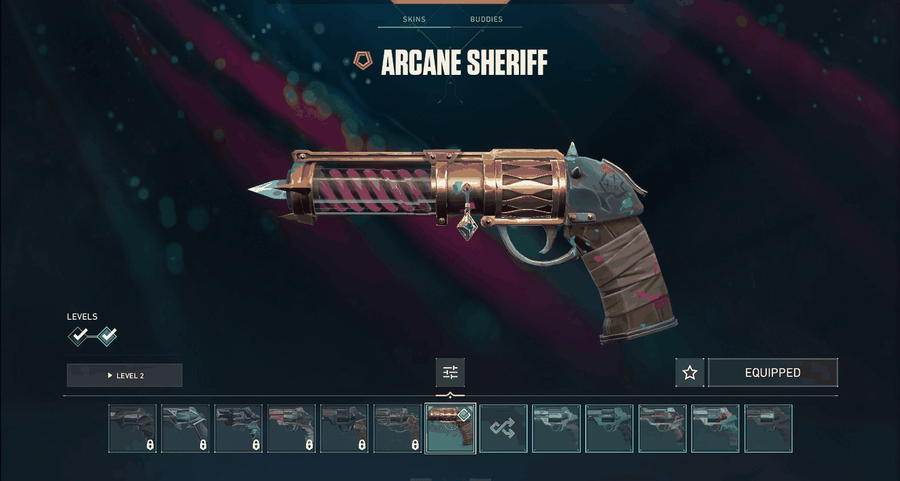The image size is (900, 481).
Task: Select the highlighted Arcane Sheriff thumbnail
Action: 450,429
